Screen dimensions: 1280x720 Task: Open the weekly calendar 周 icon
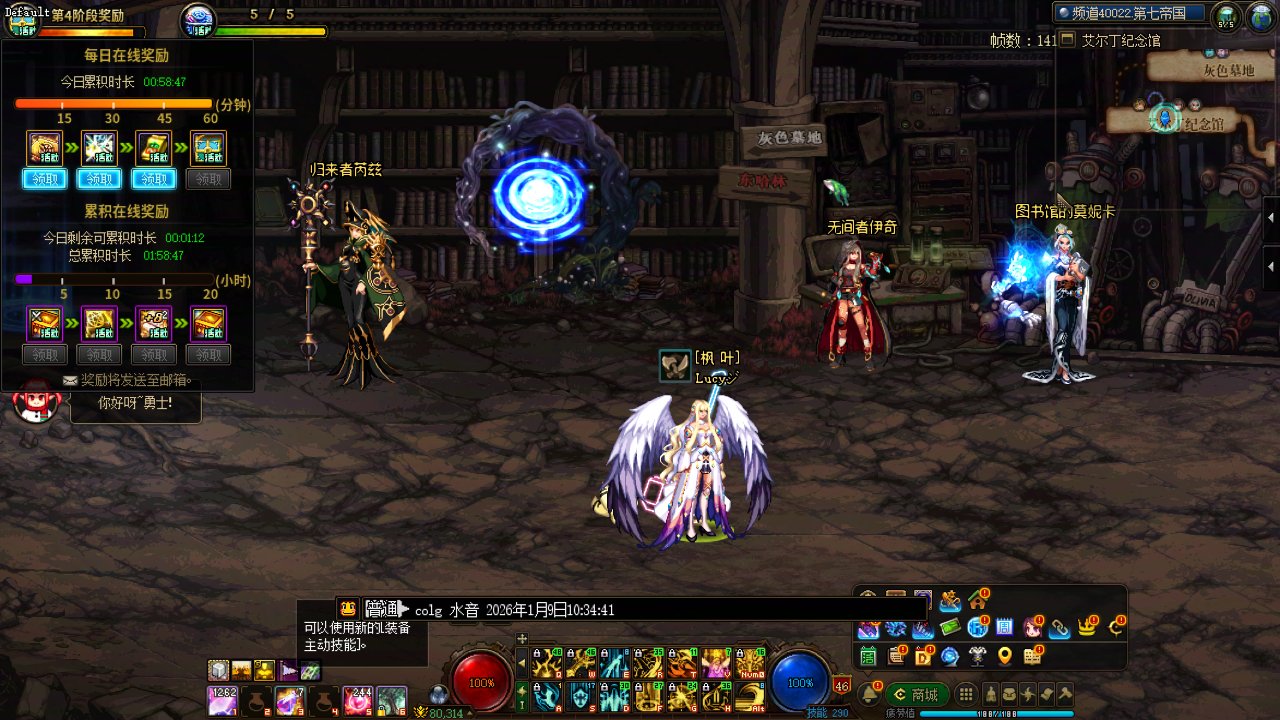click(x=1006, y=628)
